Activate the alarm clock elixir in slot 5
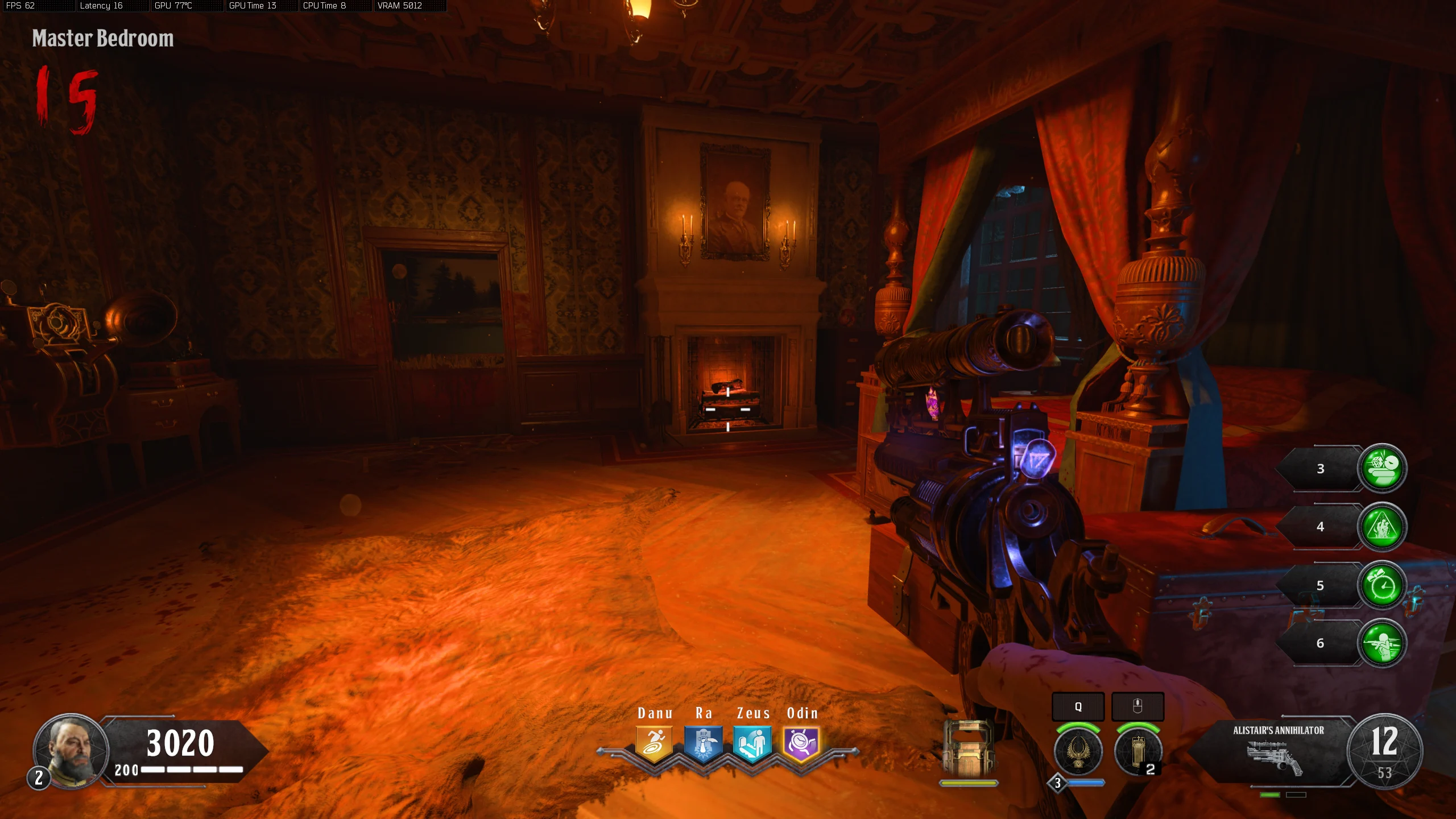The width and height of the screenshot is (1456, 819). 1382,585
